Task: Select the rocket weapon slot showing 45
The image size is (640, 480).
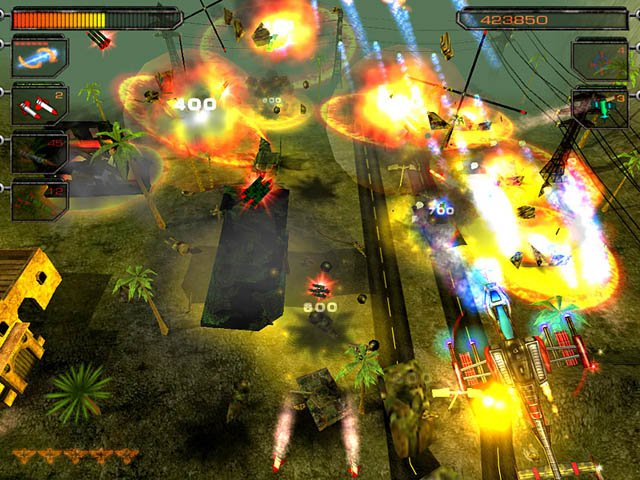Action: (x=39, y=153)
